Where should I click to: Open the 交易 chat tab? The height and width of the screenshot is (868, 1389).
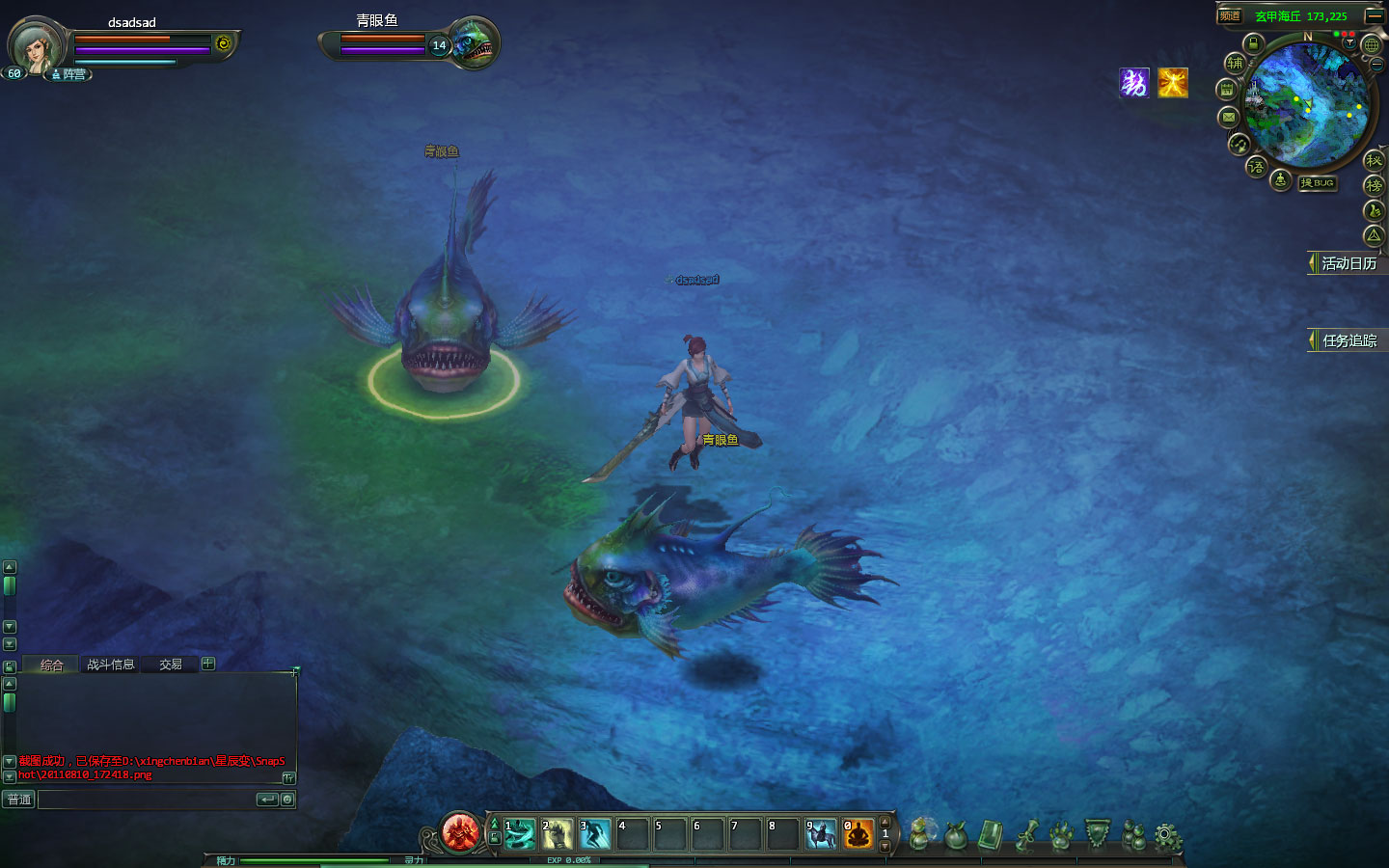point(171,665)
